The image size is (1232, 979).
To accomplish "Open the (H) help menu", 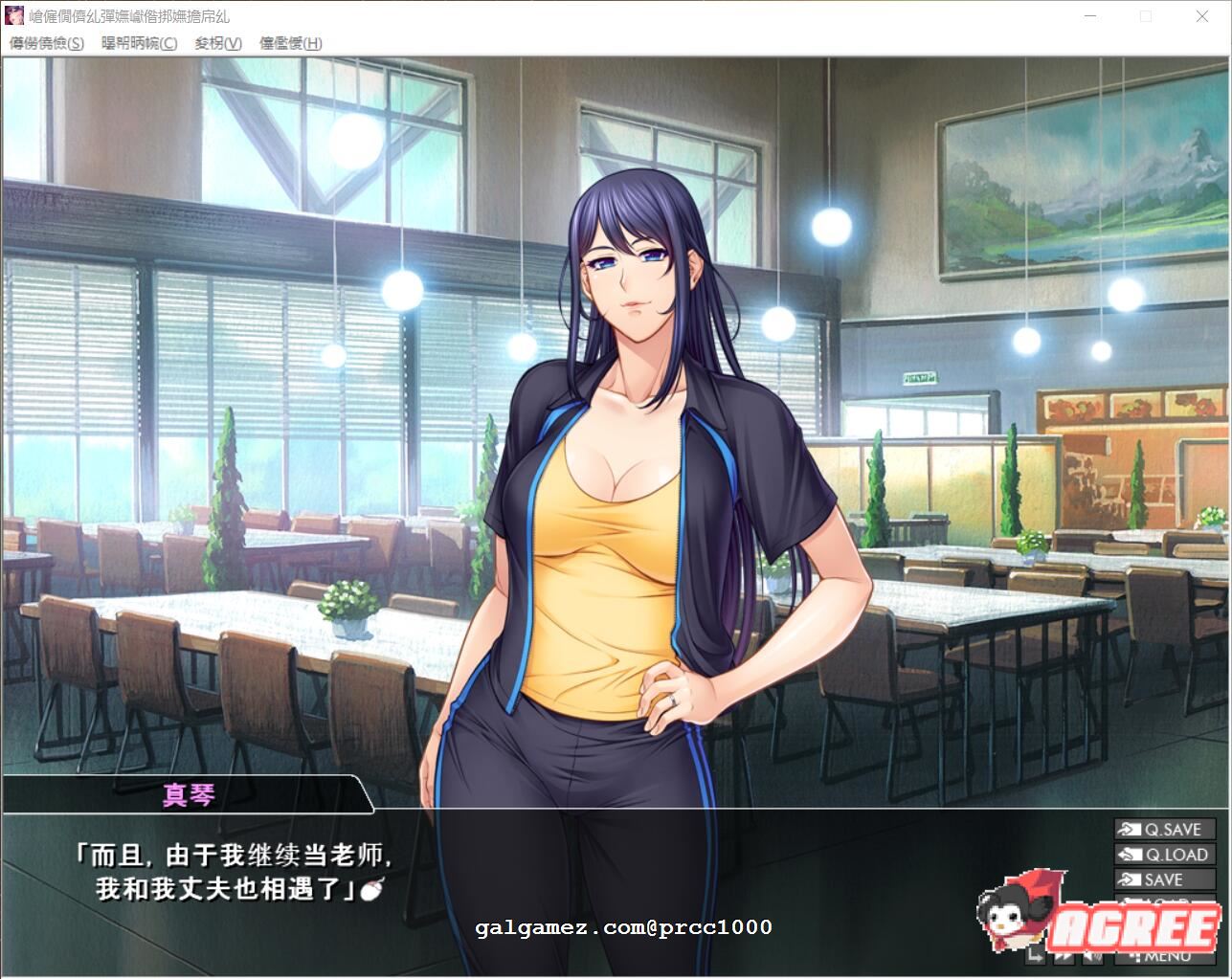I will (x=290, y=44).
